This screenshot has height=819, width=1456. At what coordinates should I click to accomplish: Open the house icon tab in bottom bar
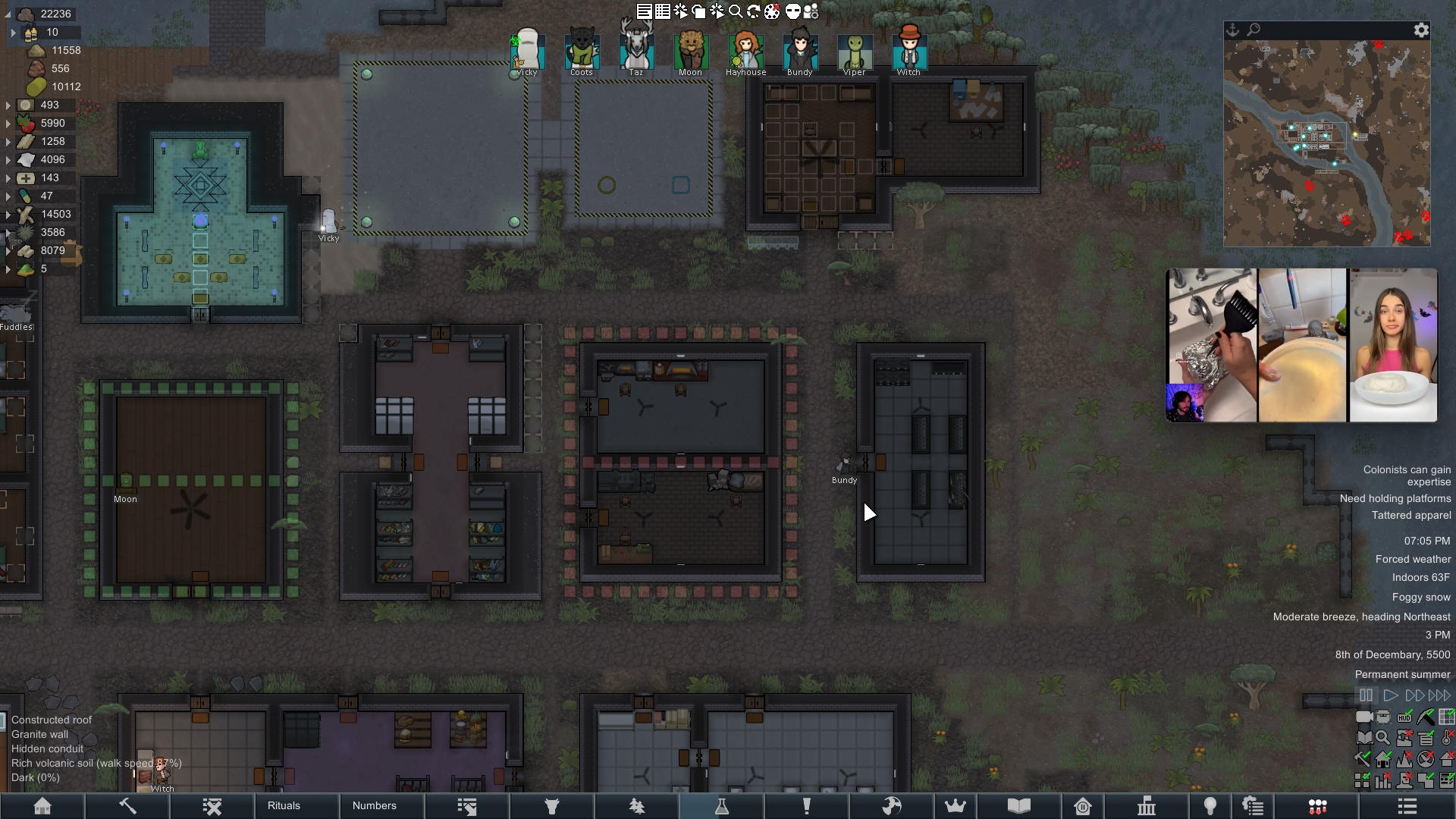[x=42, y=805]
